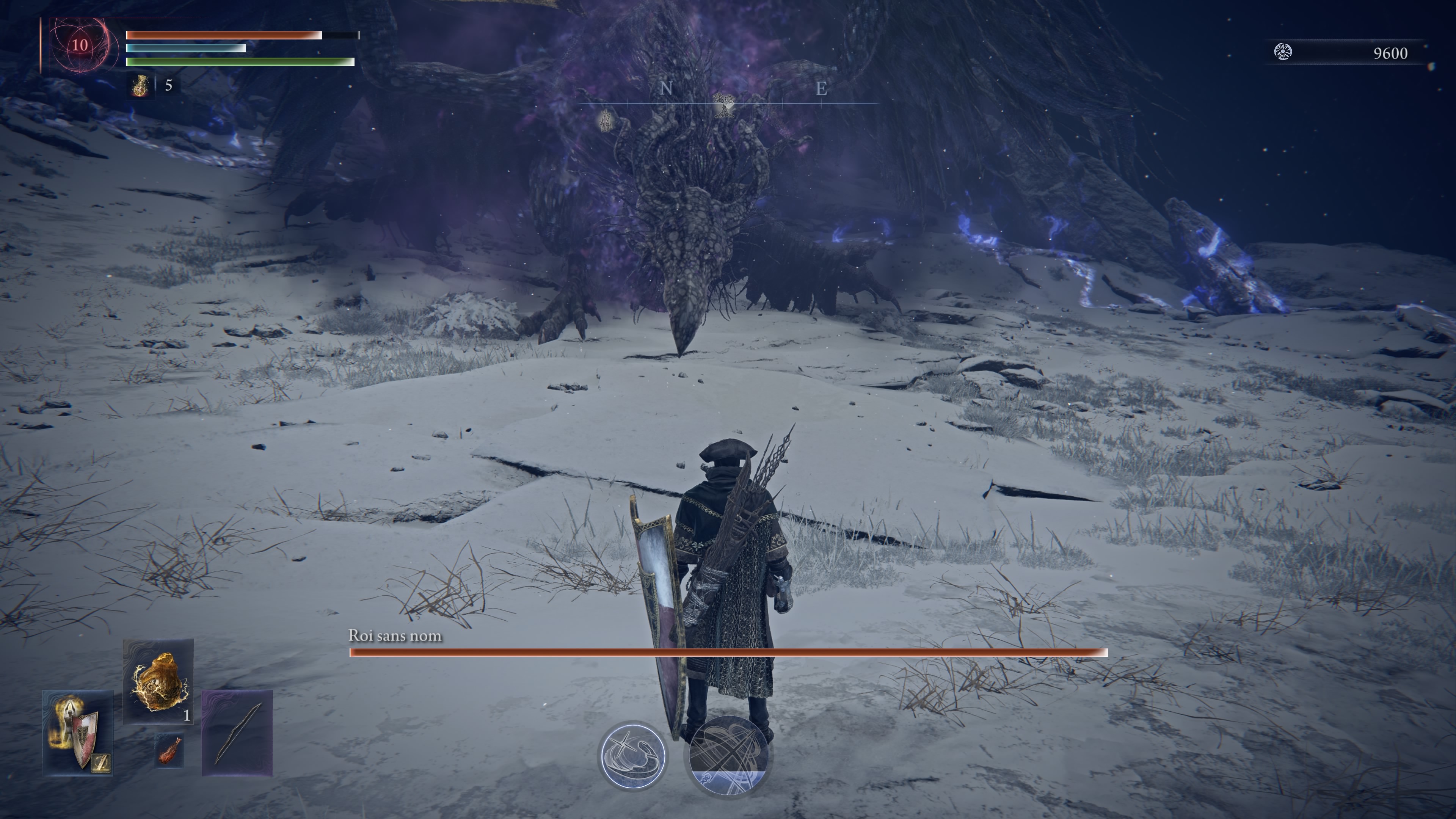The width and height of the screenshot is (1456, 819).
Task: Select the tree marker on the compass
Action: 723,105
